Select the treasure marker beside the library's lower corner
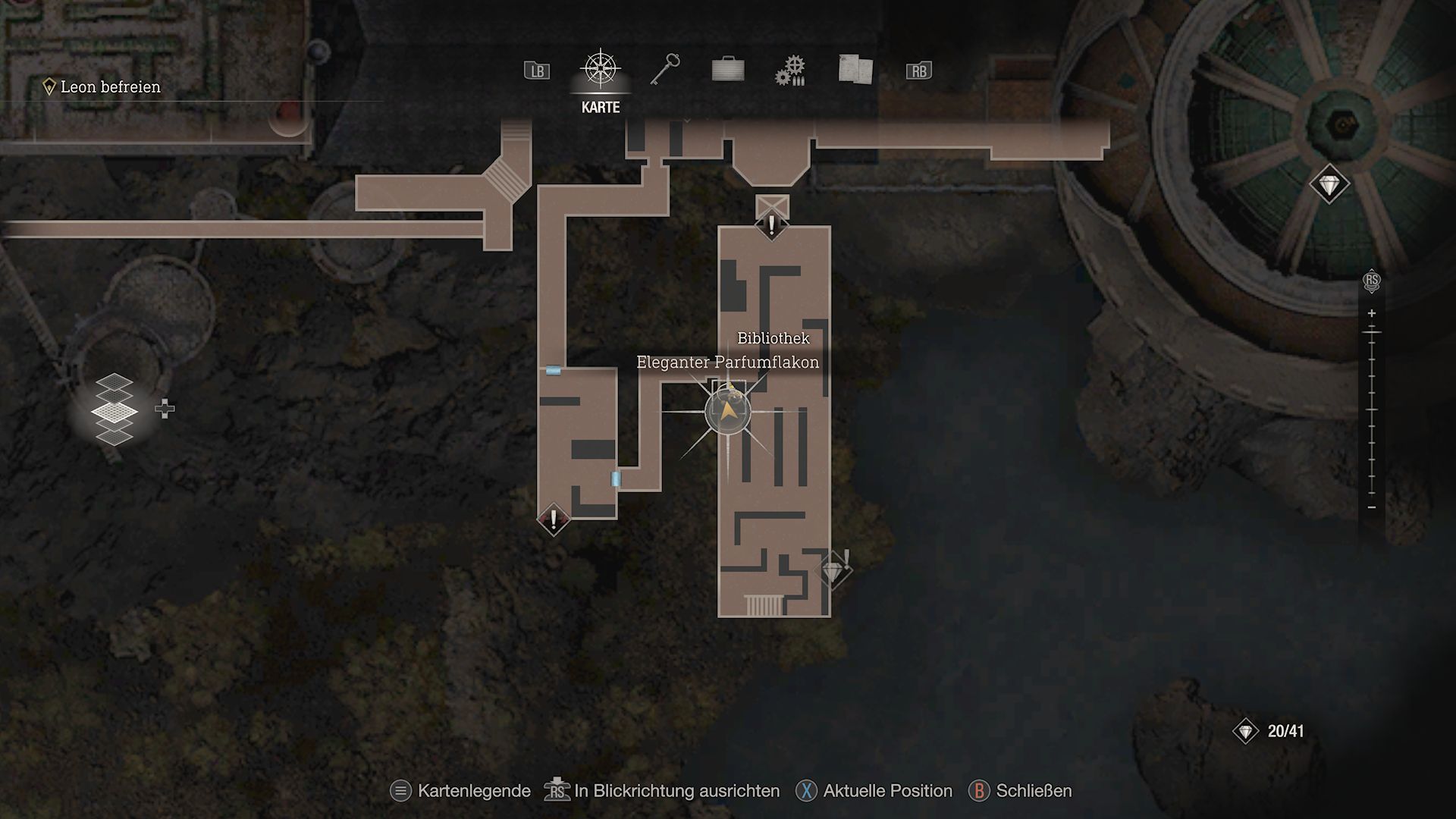 click(833, 570)
